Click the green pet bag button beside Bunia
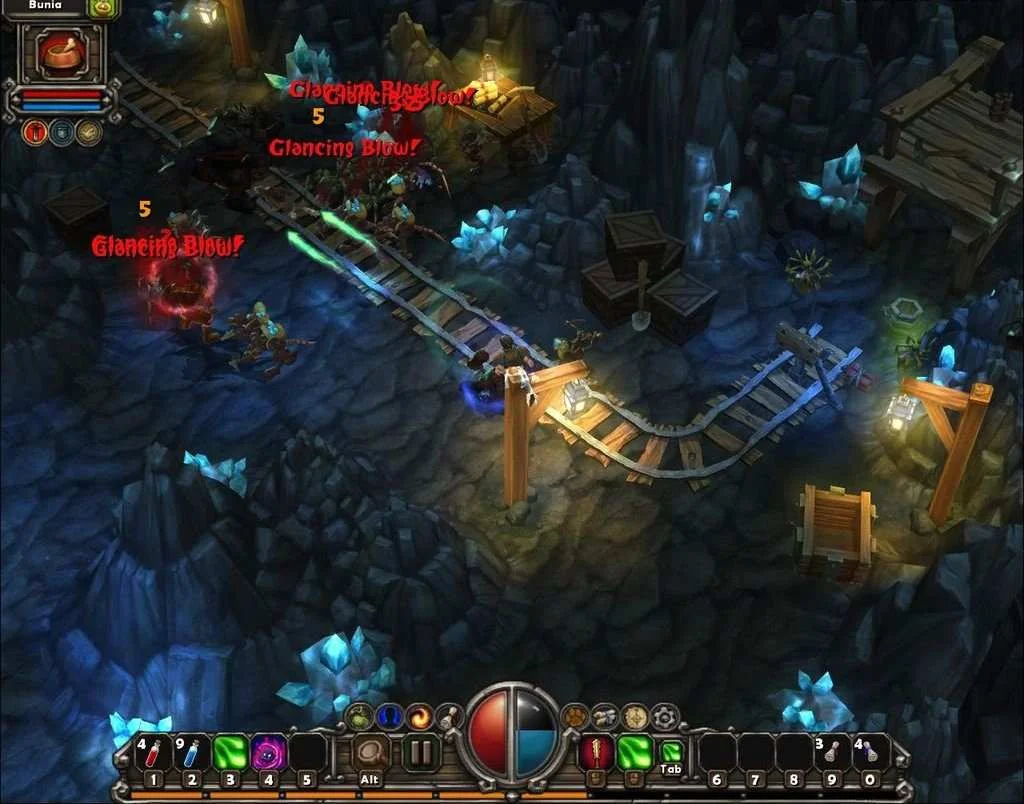The width and height of the screenshot is (1024, 804). coord(103,8)
